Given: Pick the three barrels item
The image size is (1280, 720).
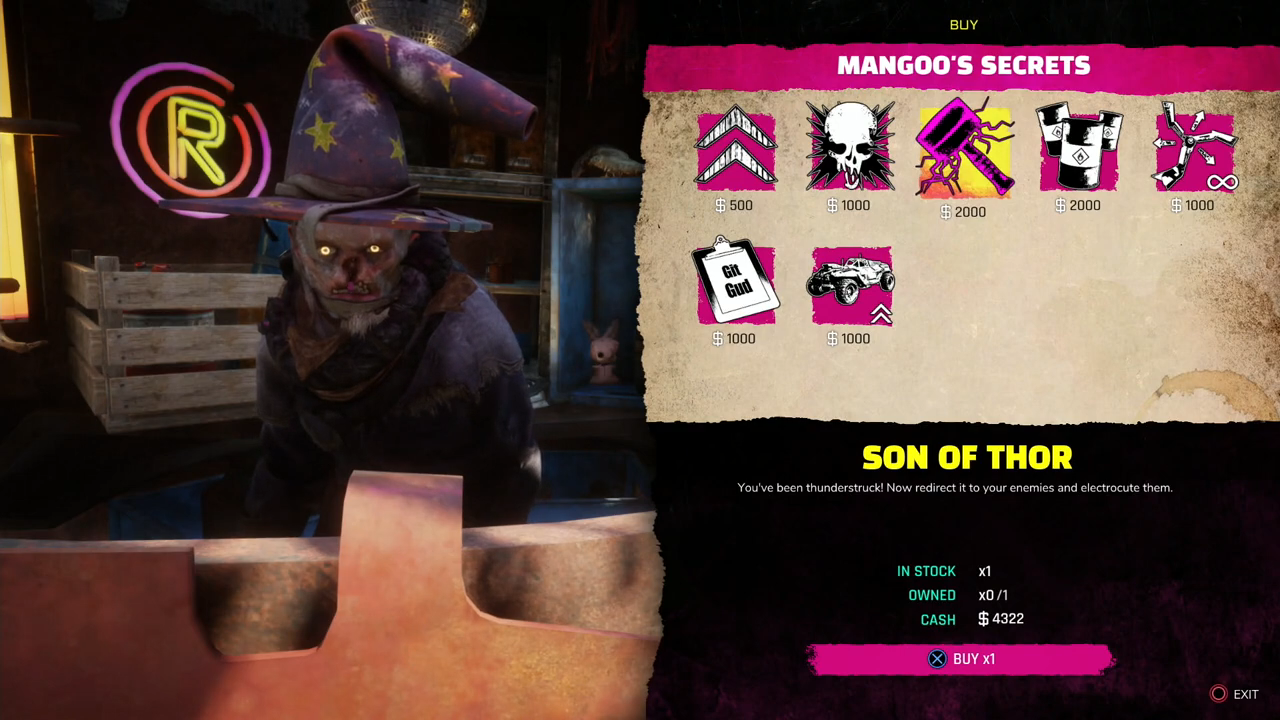Looking at the screenshot, I should 1079,148.
